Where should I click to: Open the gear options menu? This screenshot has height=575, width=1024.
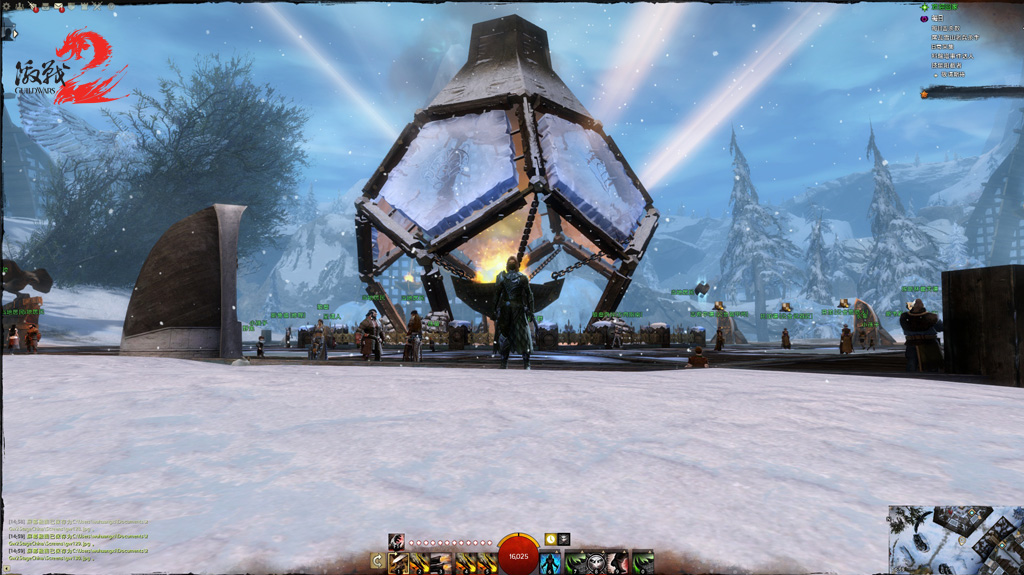tap(6, 7)
